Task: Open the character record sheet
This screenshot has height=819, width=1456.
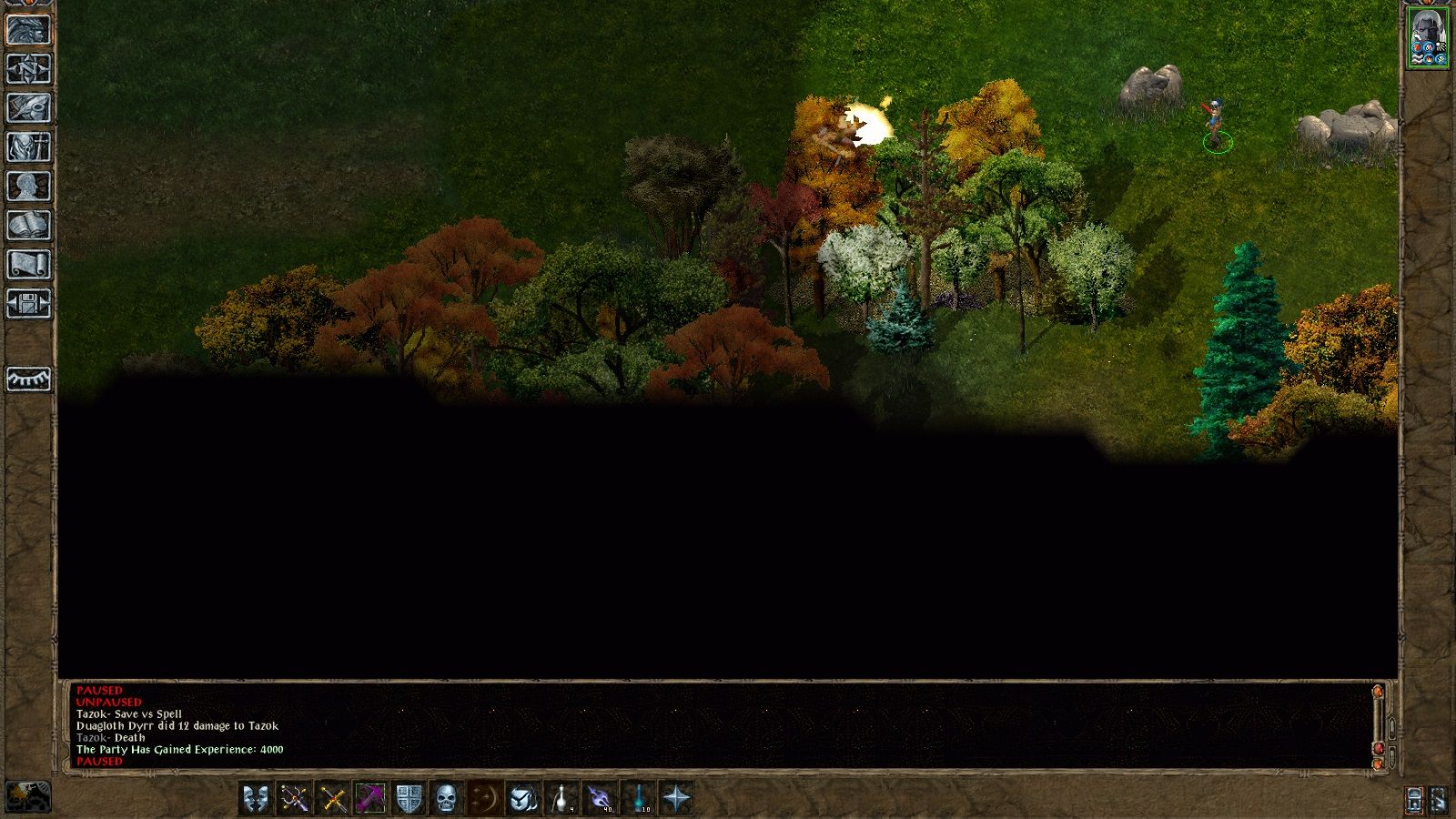Action: pyautogui.click(x=28, y=187)
